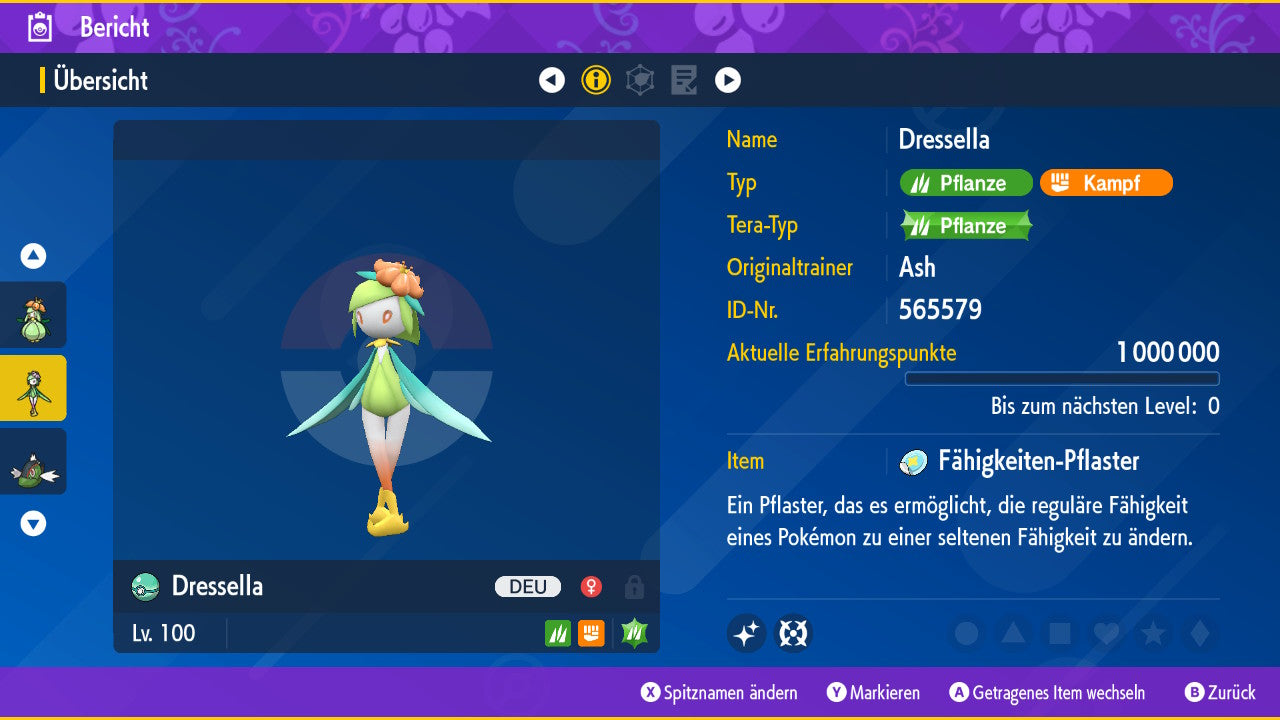
Task: Select the info overview tab icon
Action: [x=596, y=80]
